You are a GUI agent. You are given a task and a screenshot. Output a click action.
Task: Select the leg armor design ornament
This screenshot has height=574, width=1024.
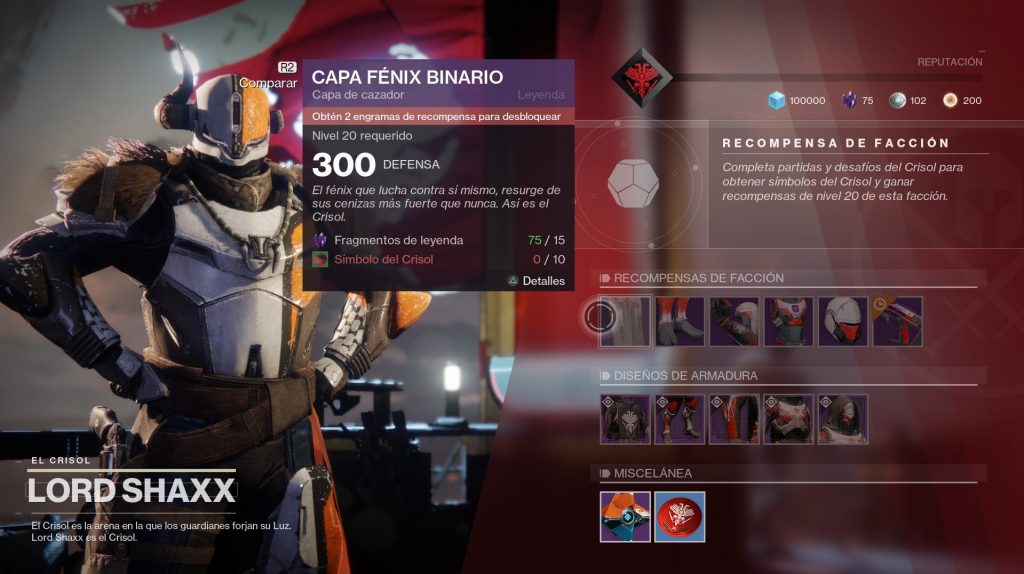tap(680, 419)
